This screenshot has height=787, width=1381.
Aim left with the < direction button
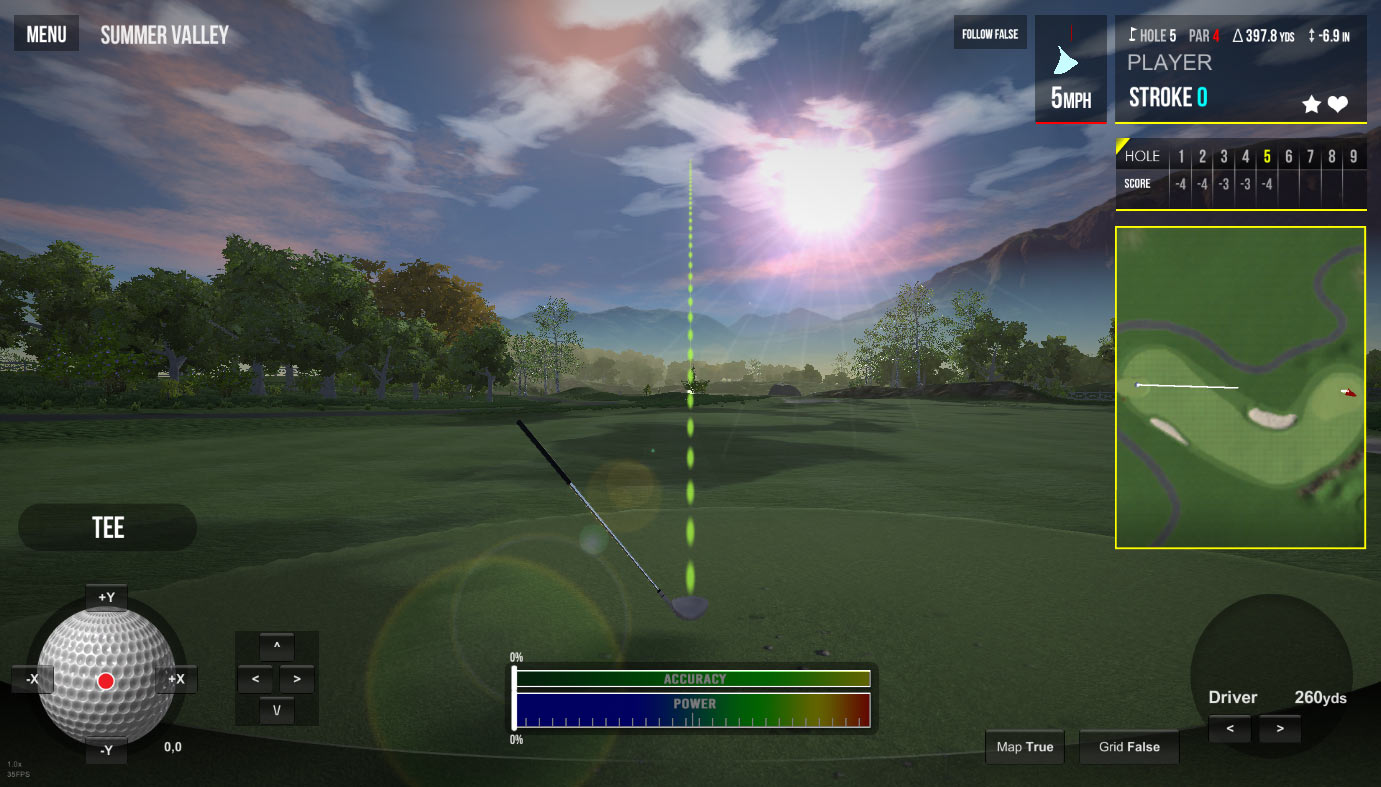tap(256, 679)
